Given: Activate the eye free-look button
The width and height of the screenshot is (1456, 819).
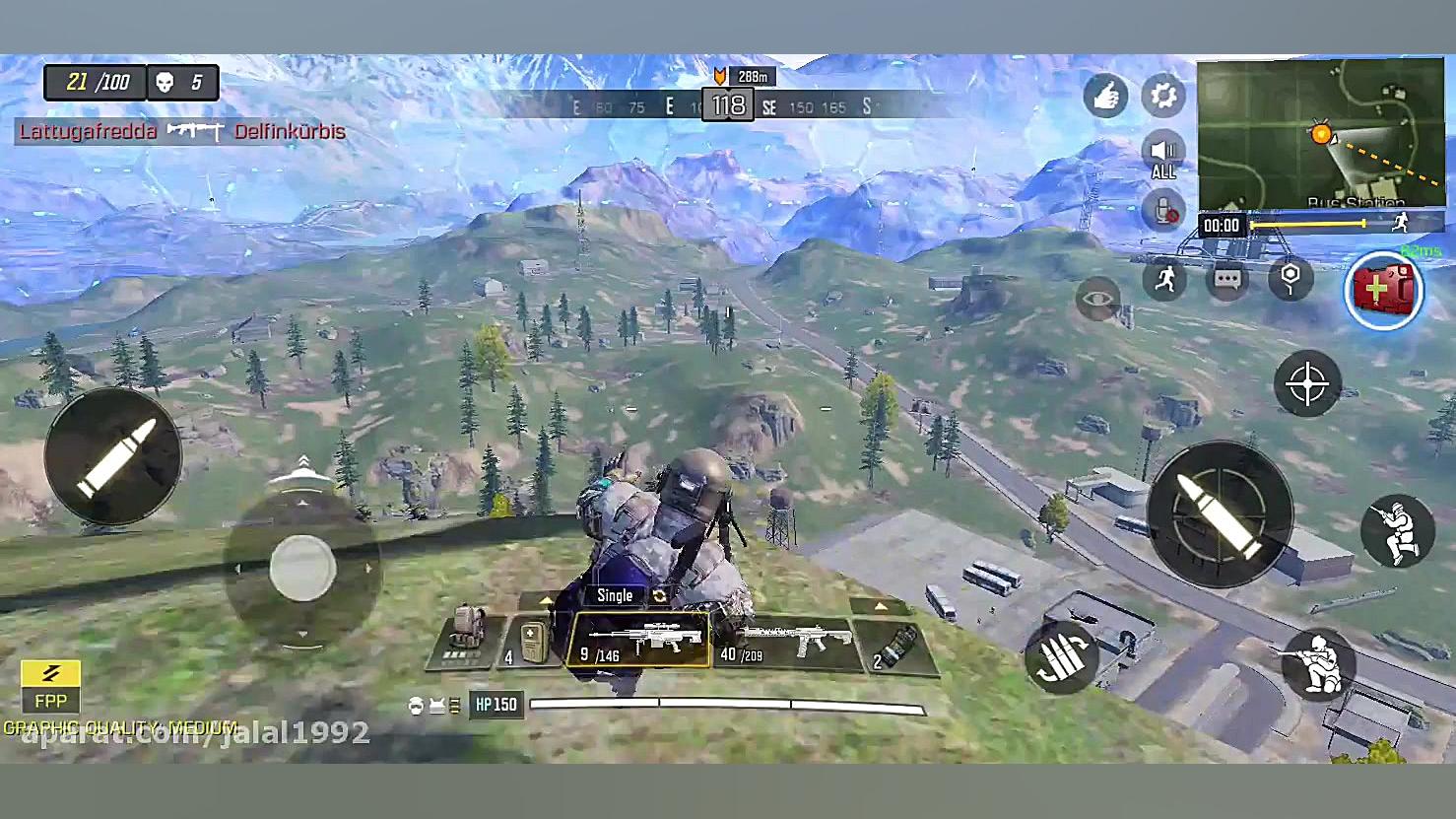Looking at the screenshot, I should 1097,297.
